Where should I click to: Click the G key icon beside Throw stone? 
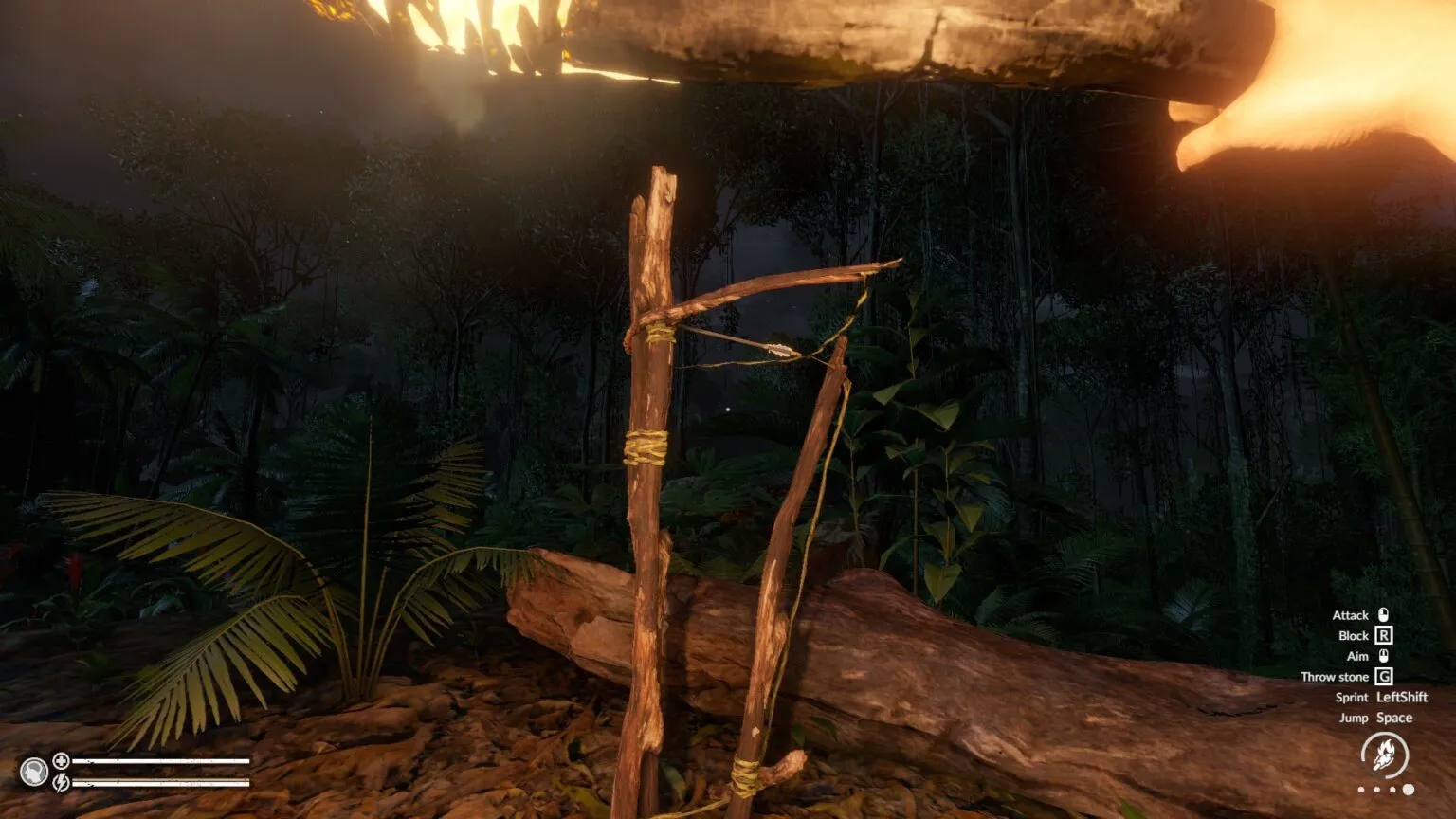point(1385,676)
